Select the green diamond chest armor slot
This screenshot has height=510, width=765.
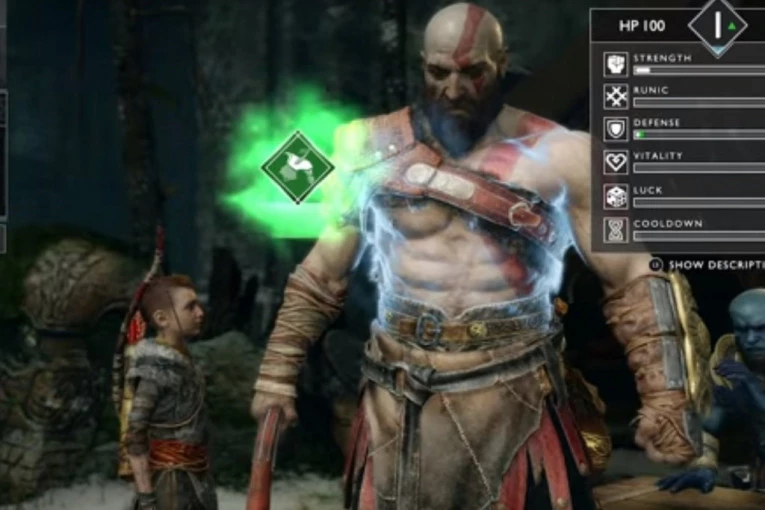click(x=297, y=168)
